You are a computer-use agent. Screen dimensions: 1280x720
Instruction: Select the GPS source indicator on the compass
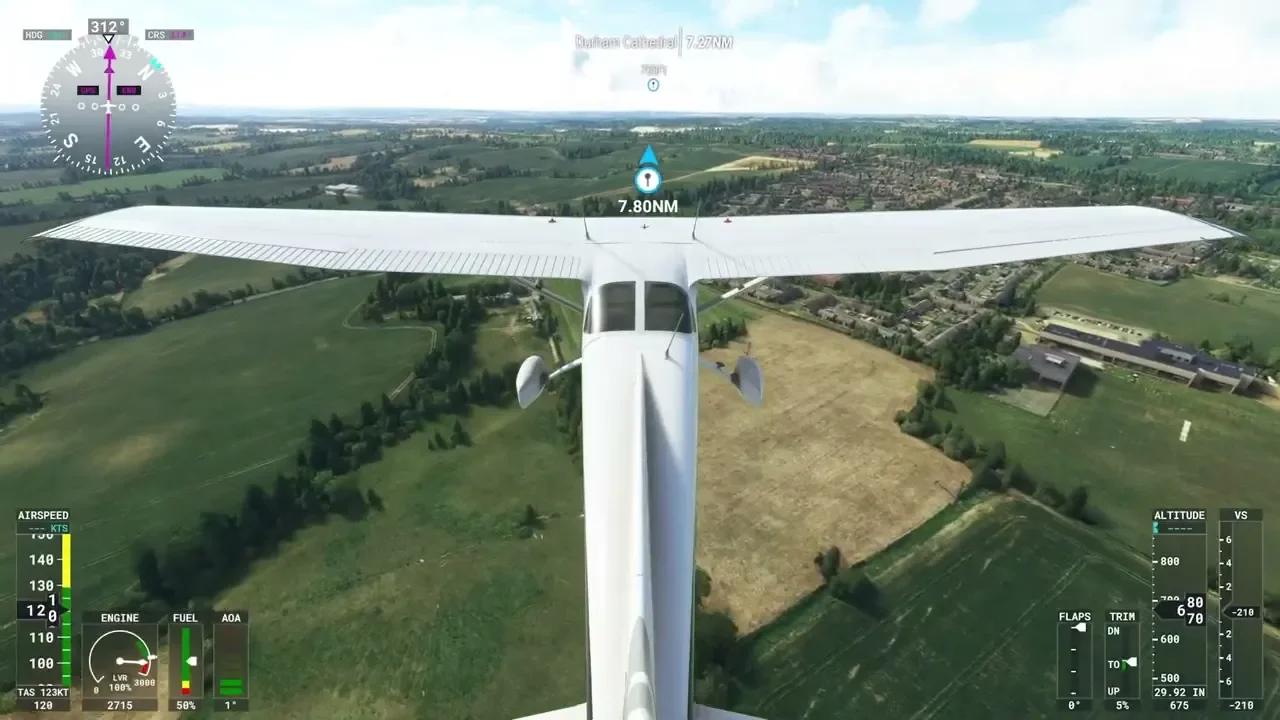pyautogui.click(x=87, y=90)
